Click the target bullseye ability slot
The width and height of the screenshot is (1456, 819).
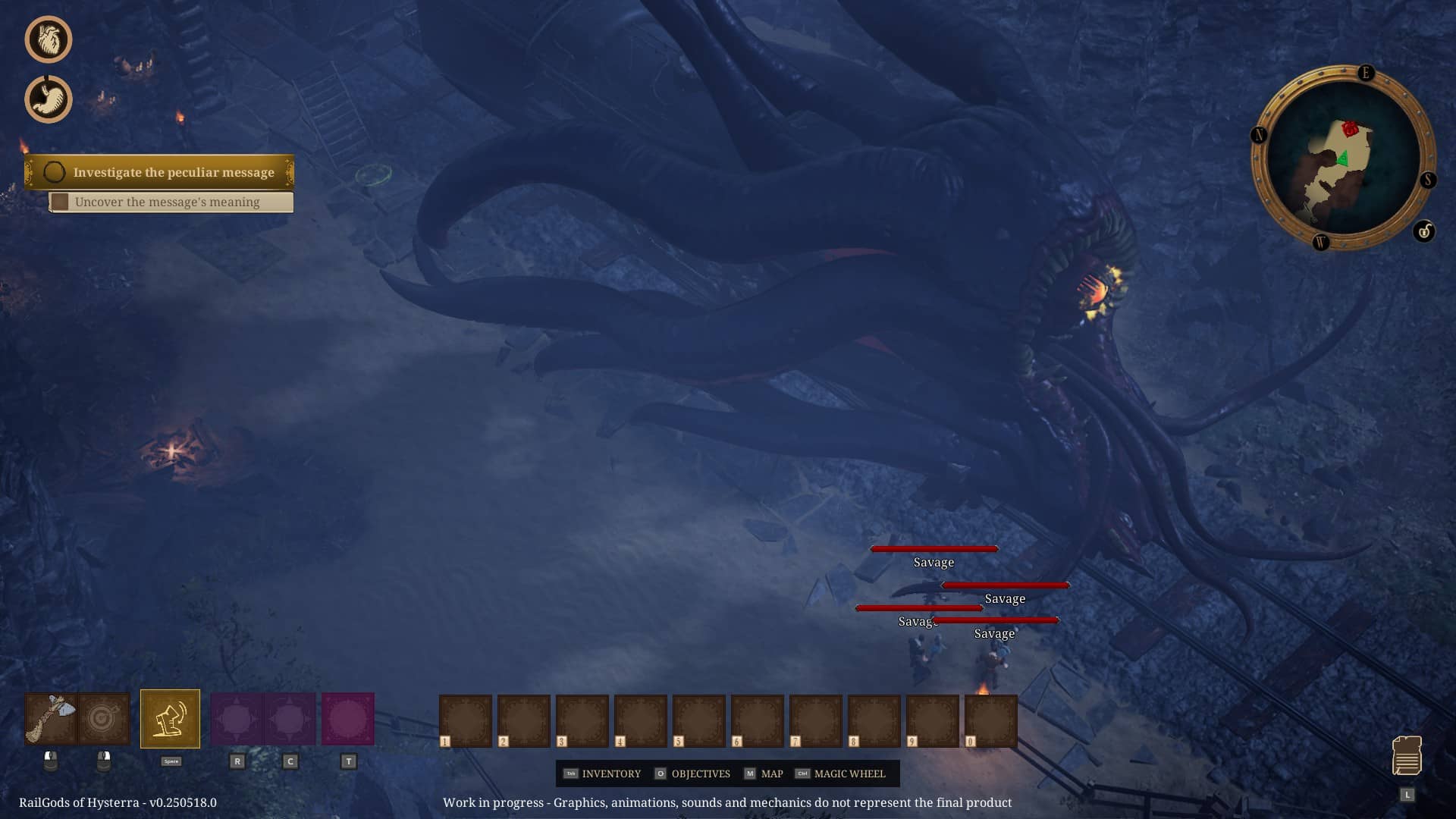point(104,718)
